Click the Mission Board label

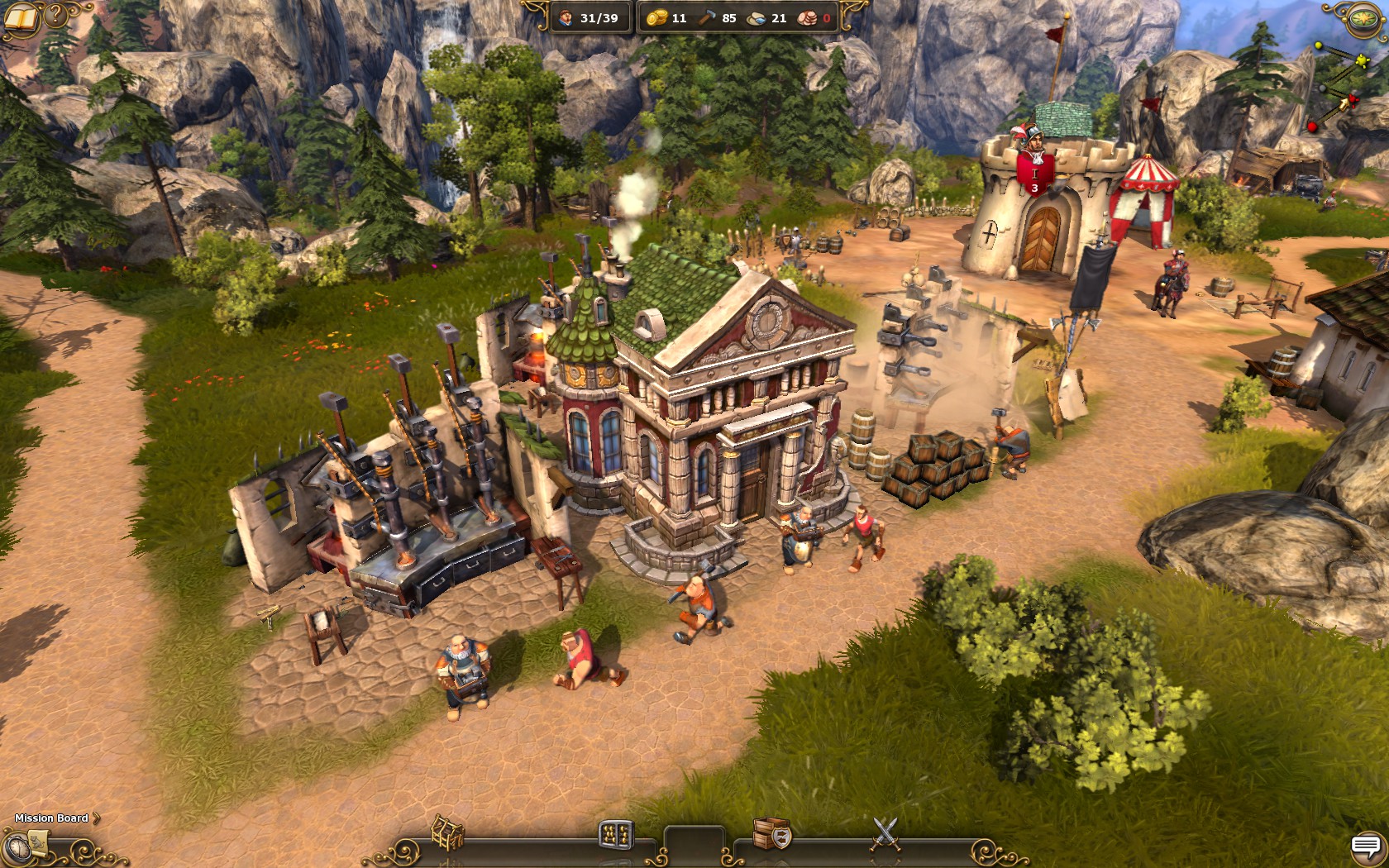pos(50,818)
